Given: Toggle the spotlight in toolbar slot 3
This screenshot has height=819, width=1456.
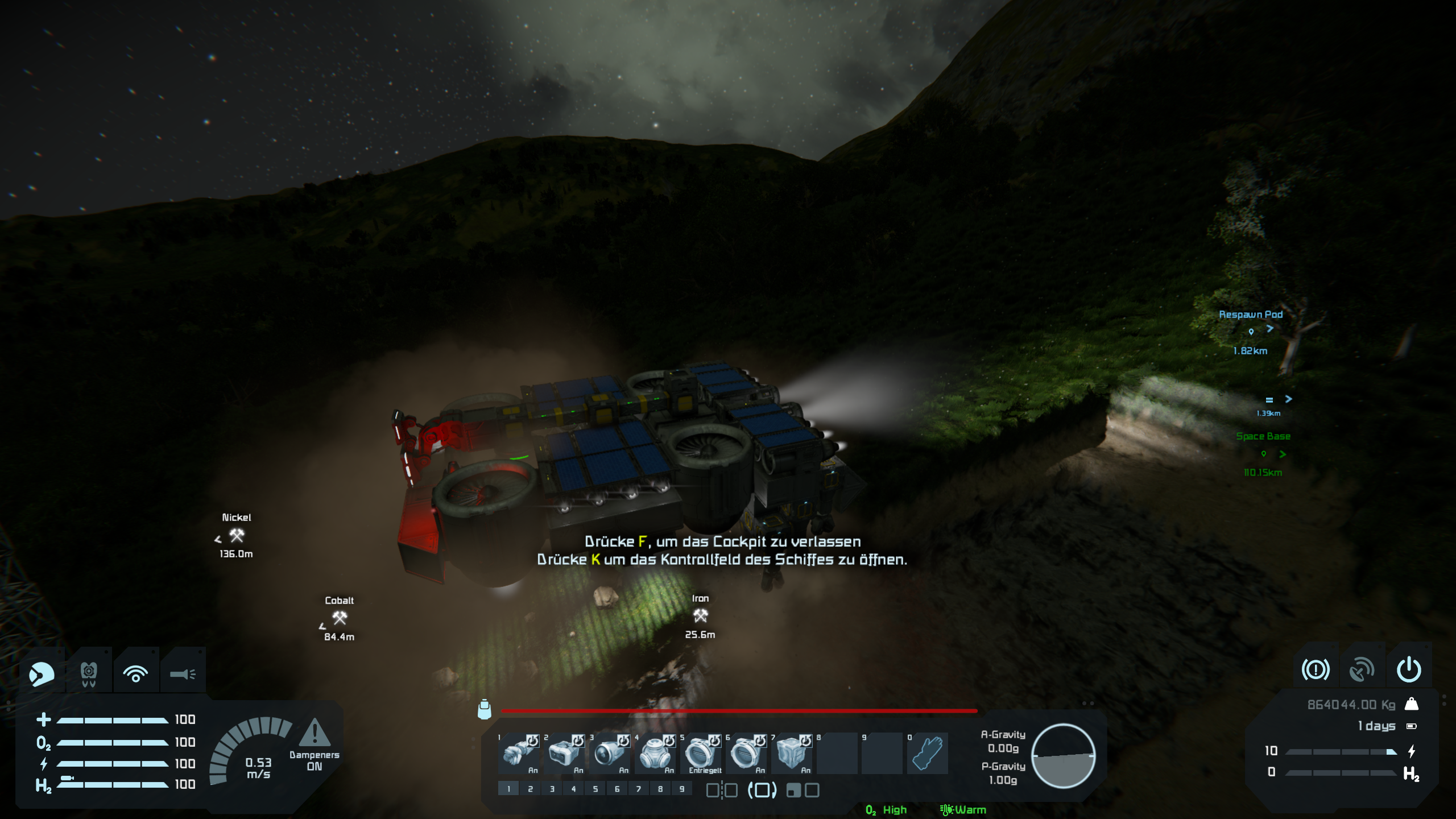Looking at the screenshot, I should tap(609, 753).
